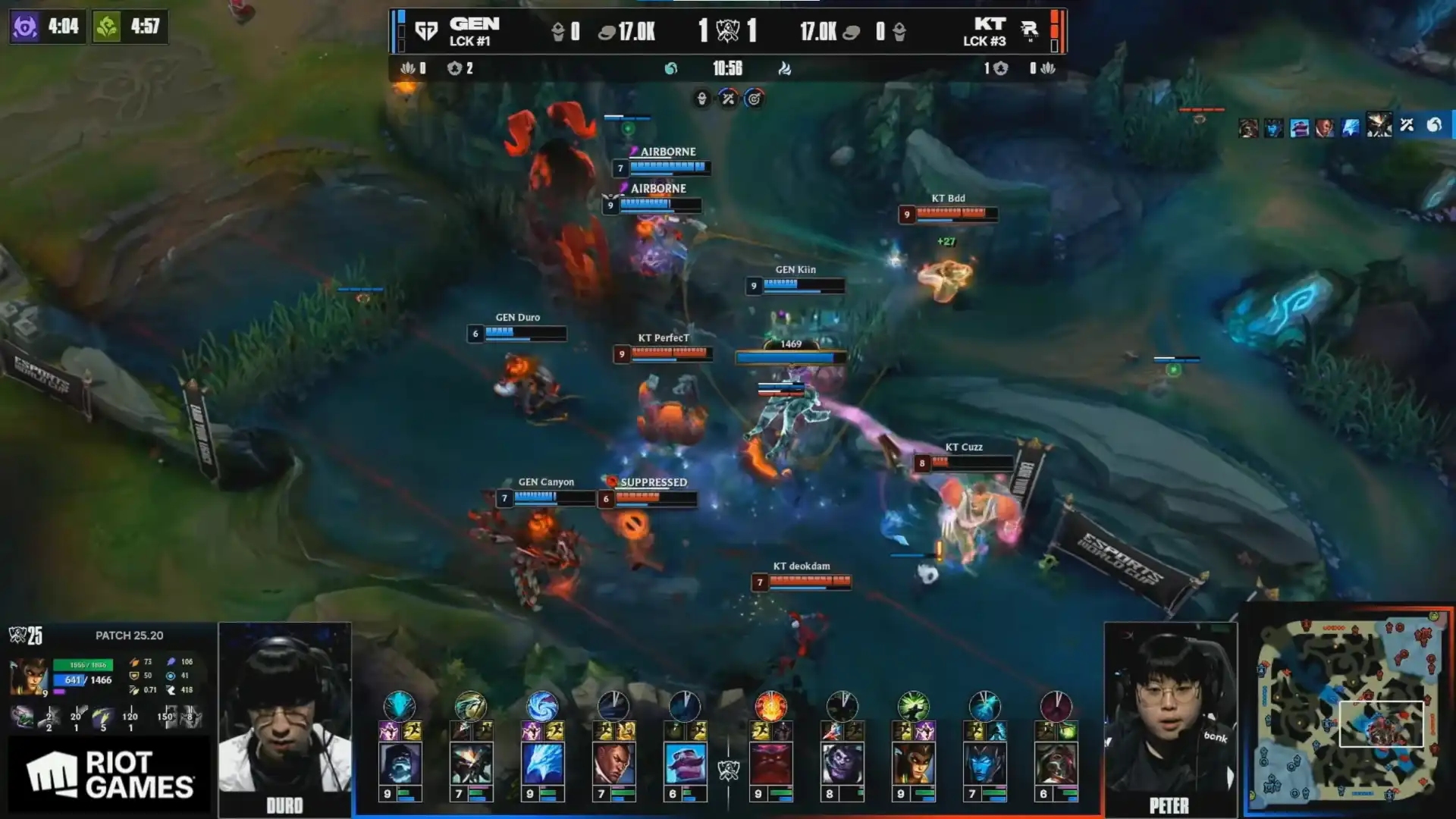Click the selected champion portrait in the stats panel
The width and height of the screenshot is (1456, 819).
[27, 676]
